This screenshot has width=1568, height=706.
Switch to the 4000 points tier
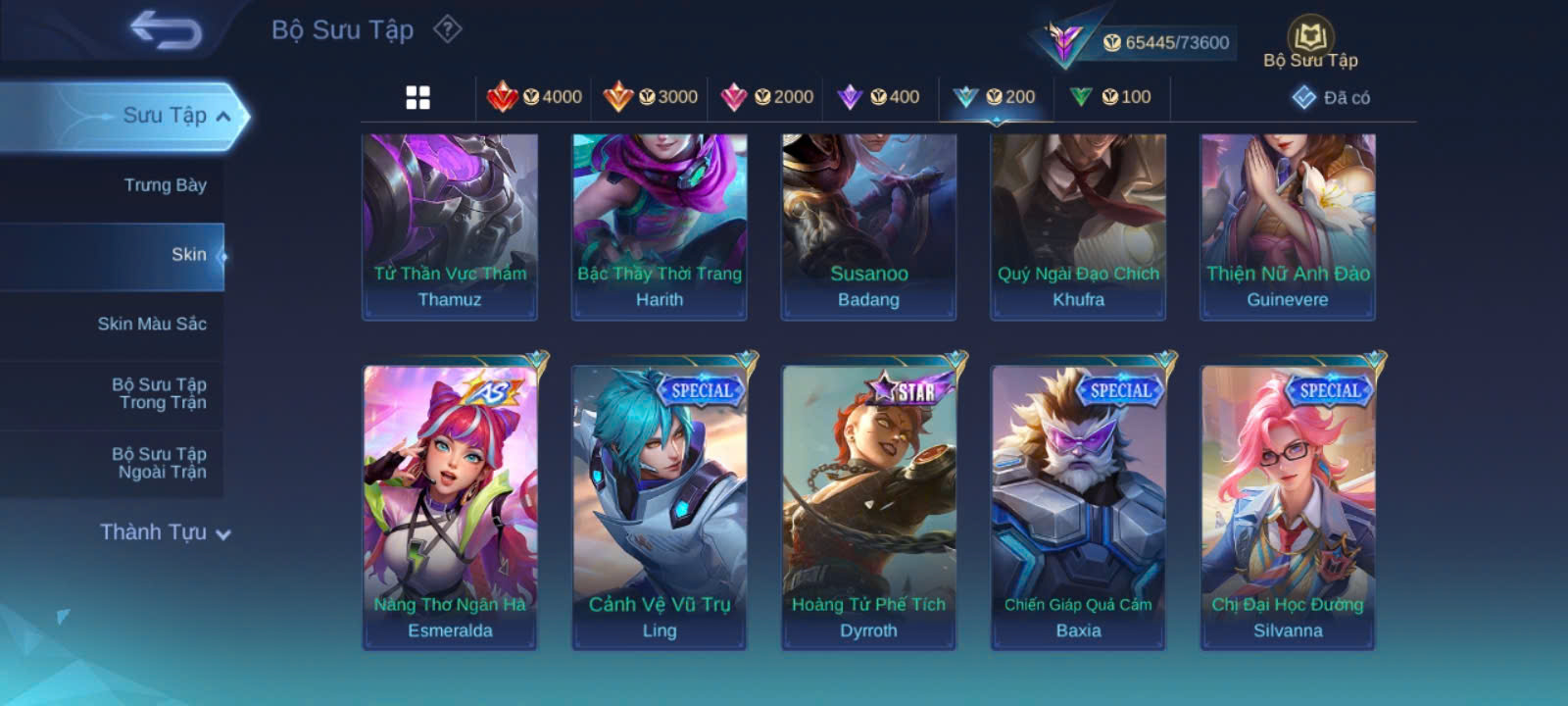coord(535,97)
